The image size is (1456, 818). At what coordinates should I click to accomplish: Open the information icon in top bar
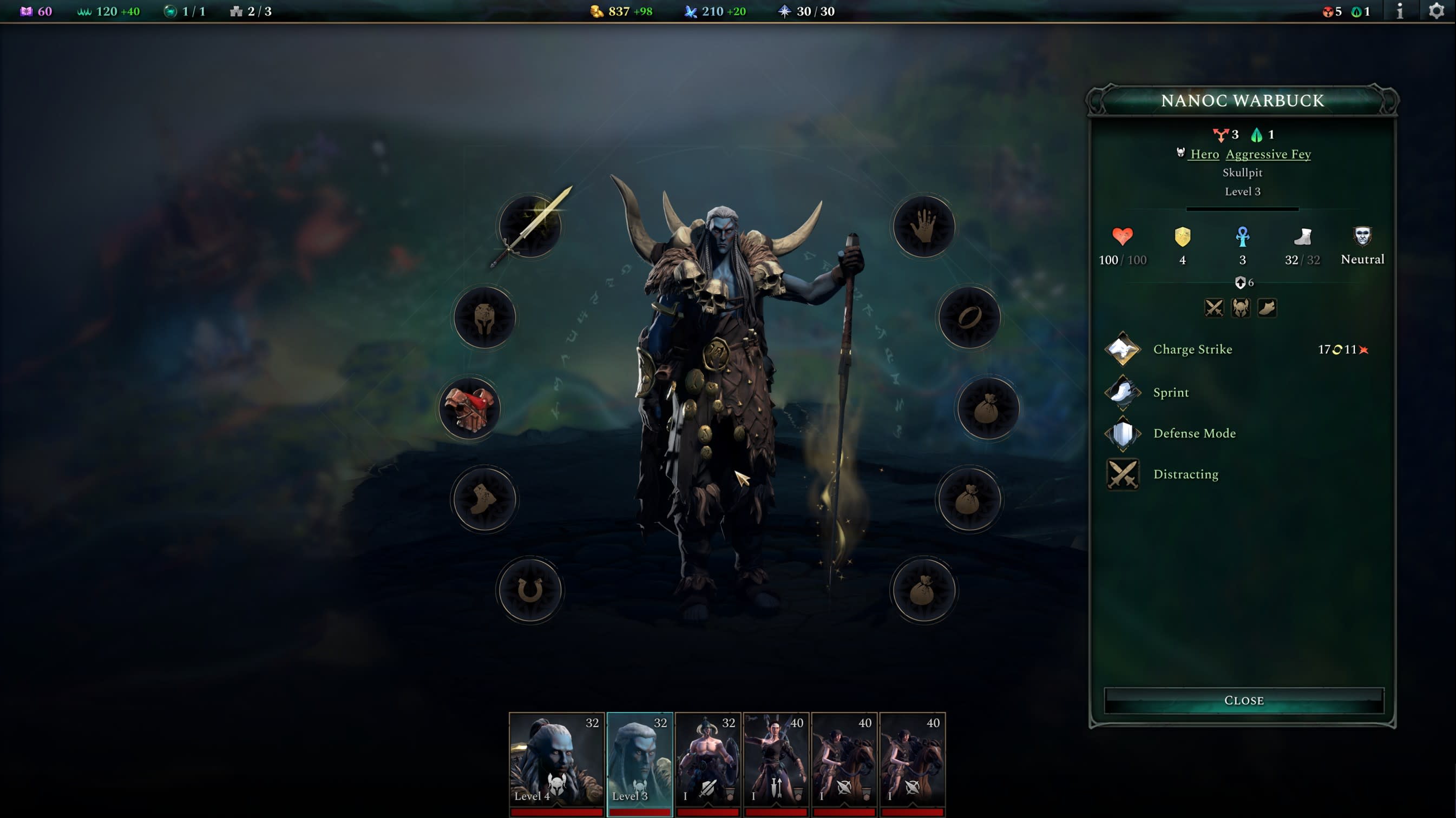[1400, 11]
